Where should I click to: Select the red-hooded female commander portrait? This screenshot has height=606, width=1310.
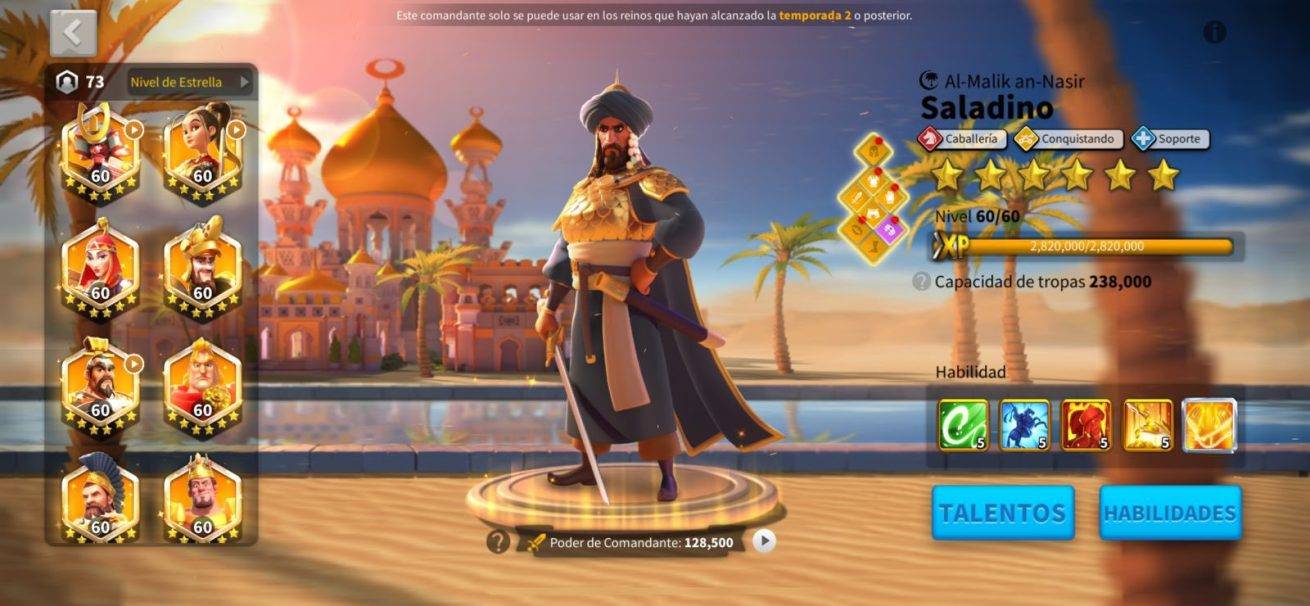[x=100, y=267]
